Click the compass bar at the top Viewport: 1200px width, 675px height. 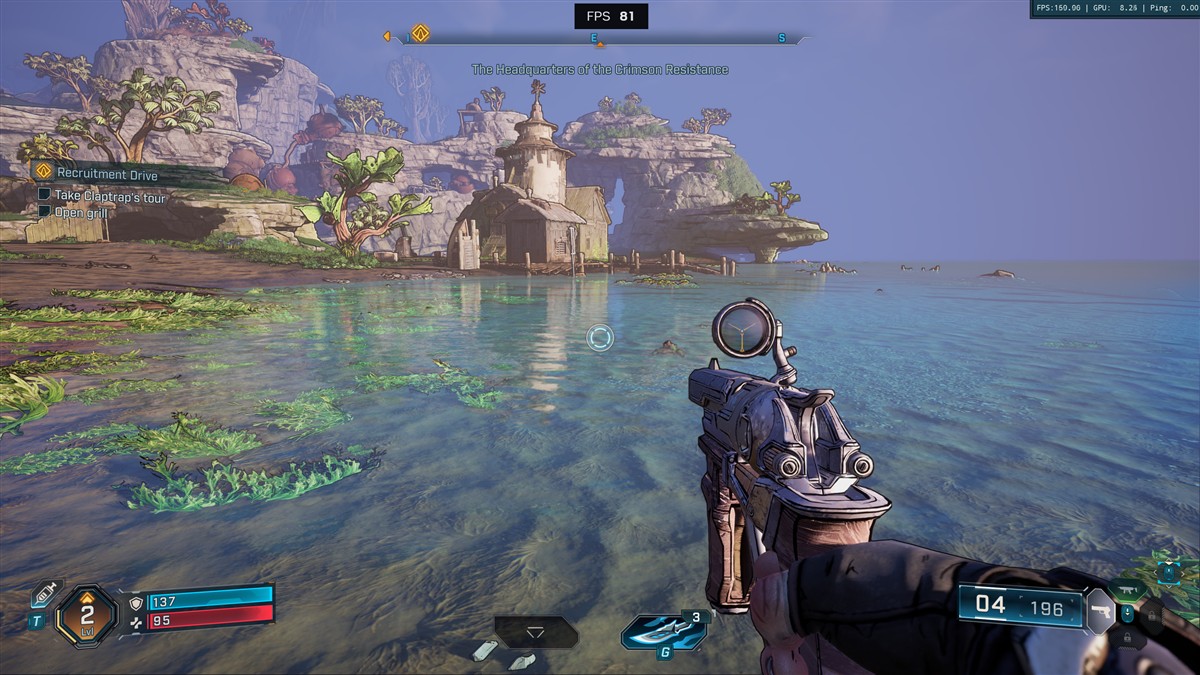[x=600, y=39]
